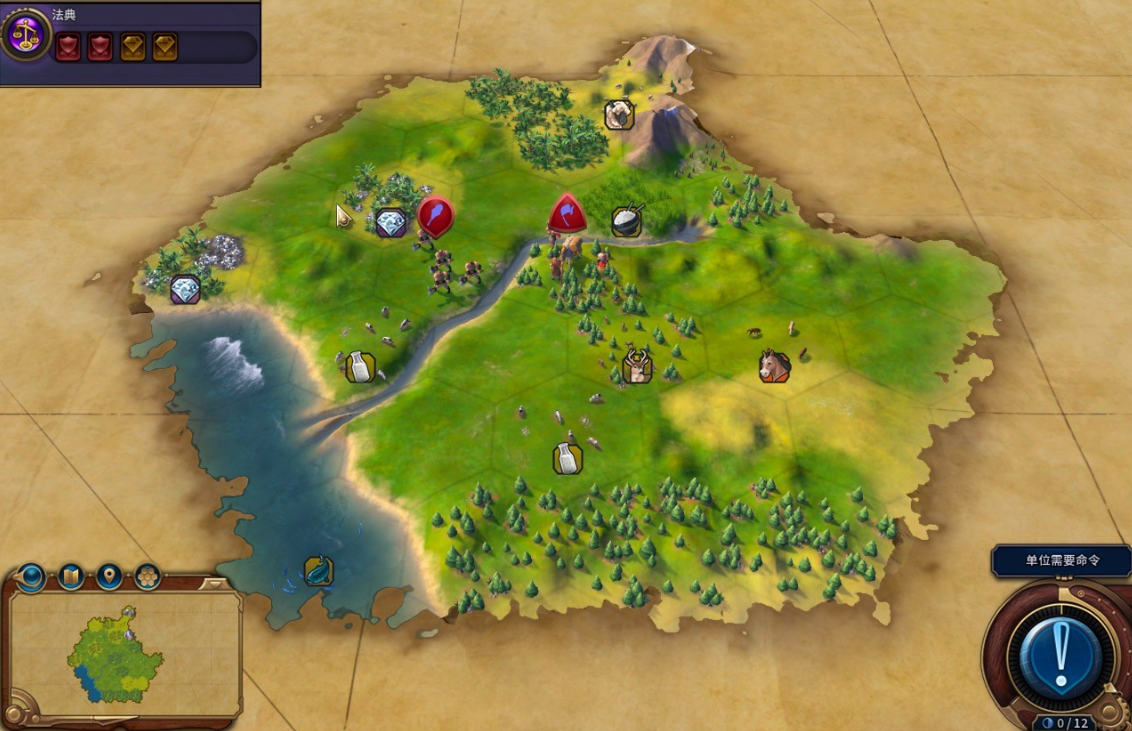
Task: Collapse the minimap with the arrow tab
Action: [x=213, y=584]
